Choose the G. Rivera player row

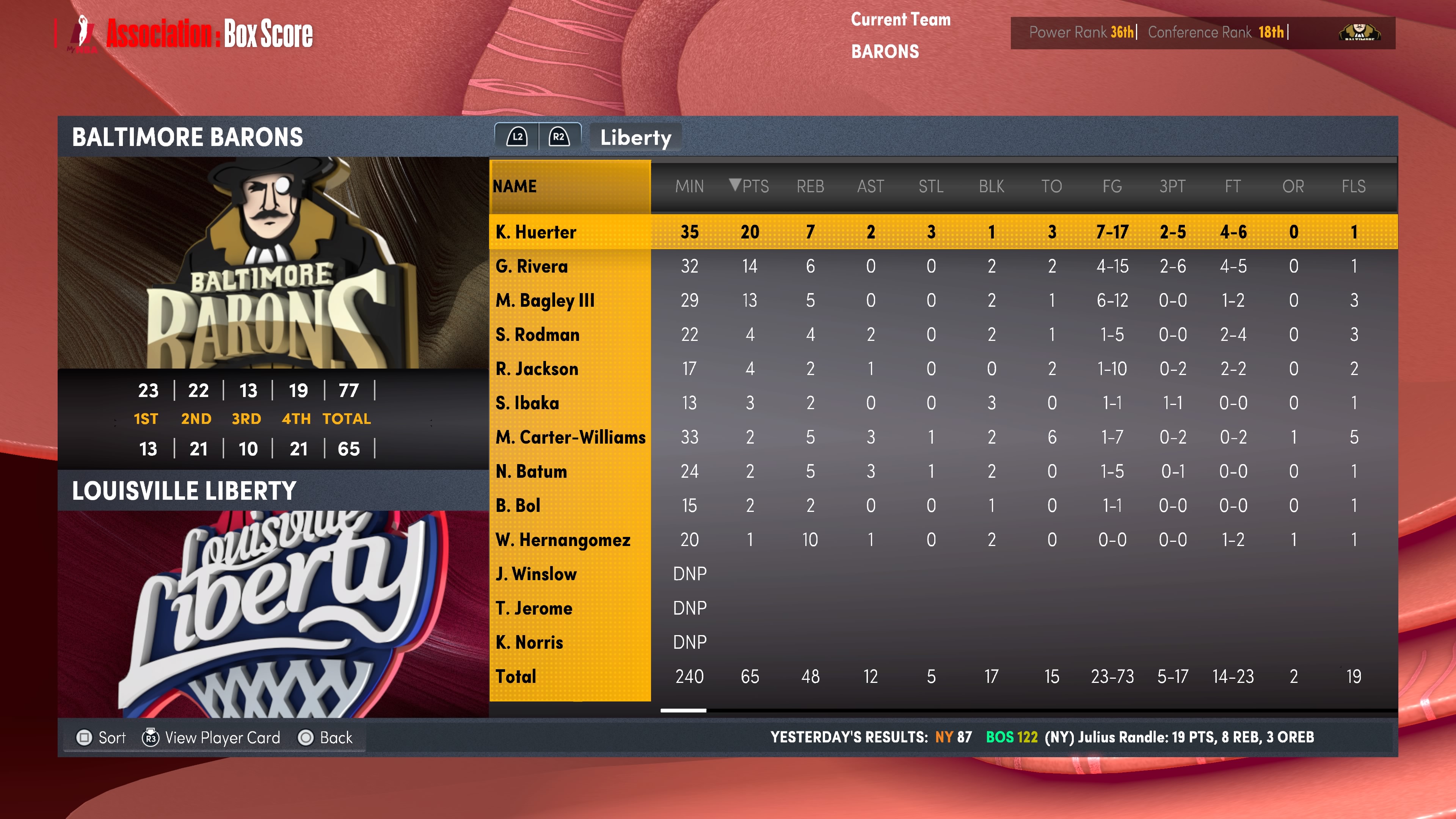click(x=531, y=266)
